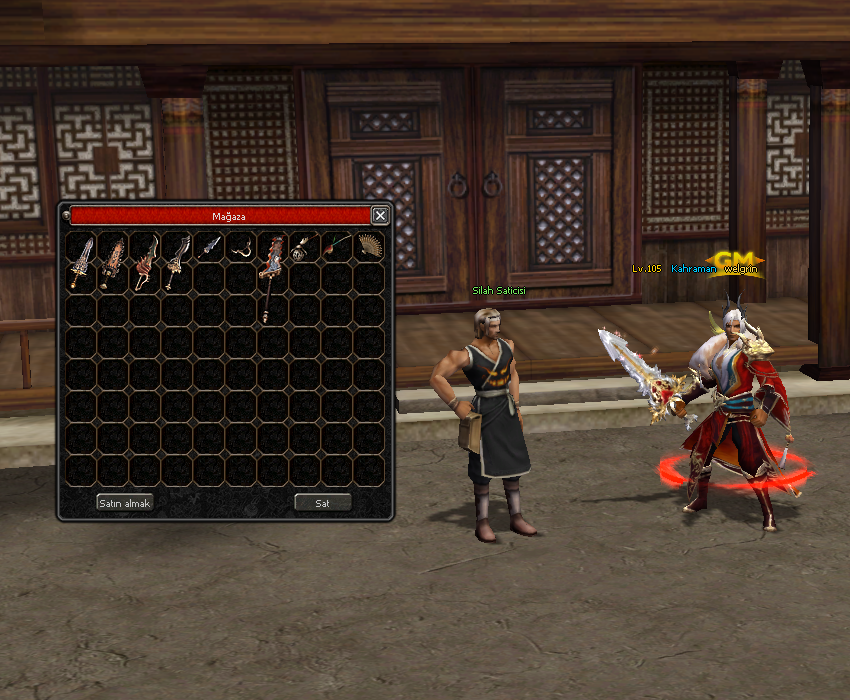850x700 pixels.
Task: Select the dark two-handed blade item
Action: pos(177,261)
